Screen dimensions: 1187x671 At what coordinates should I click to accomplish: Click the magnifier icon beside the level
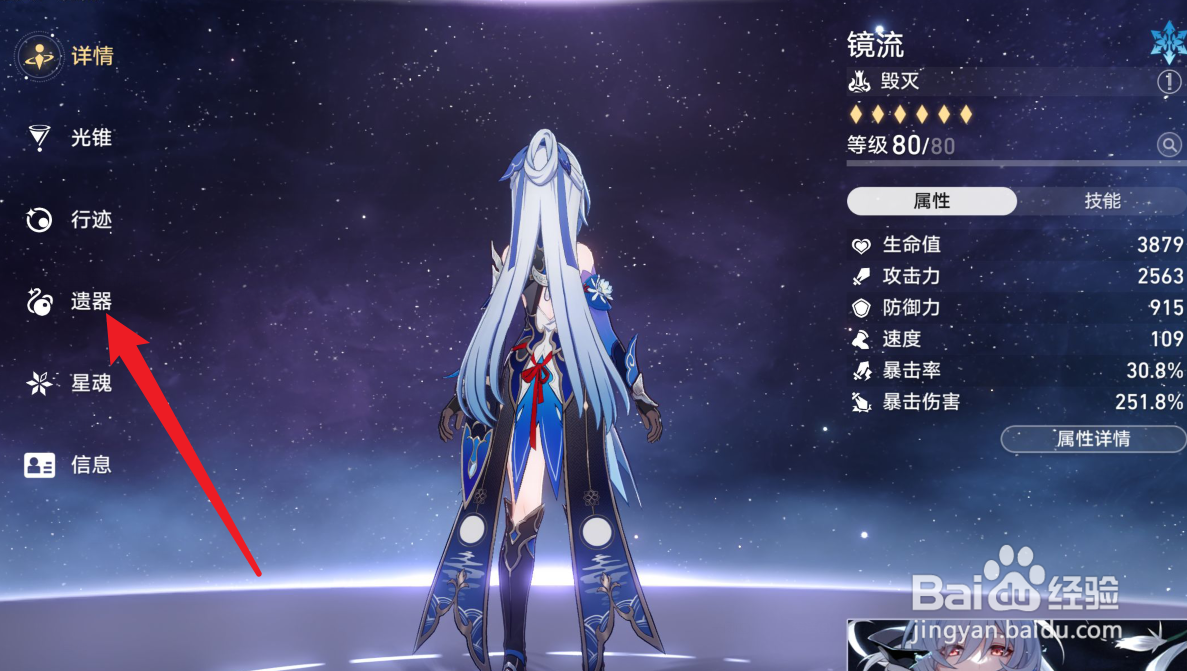(1169, 146)
